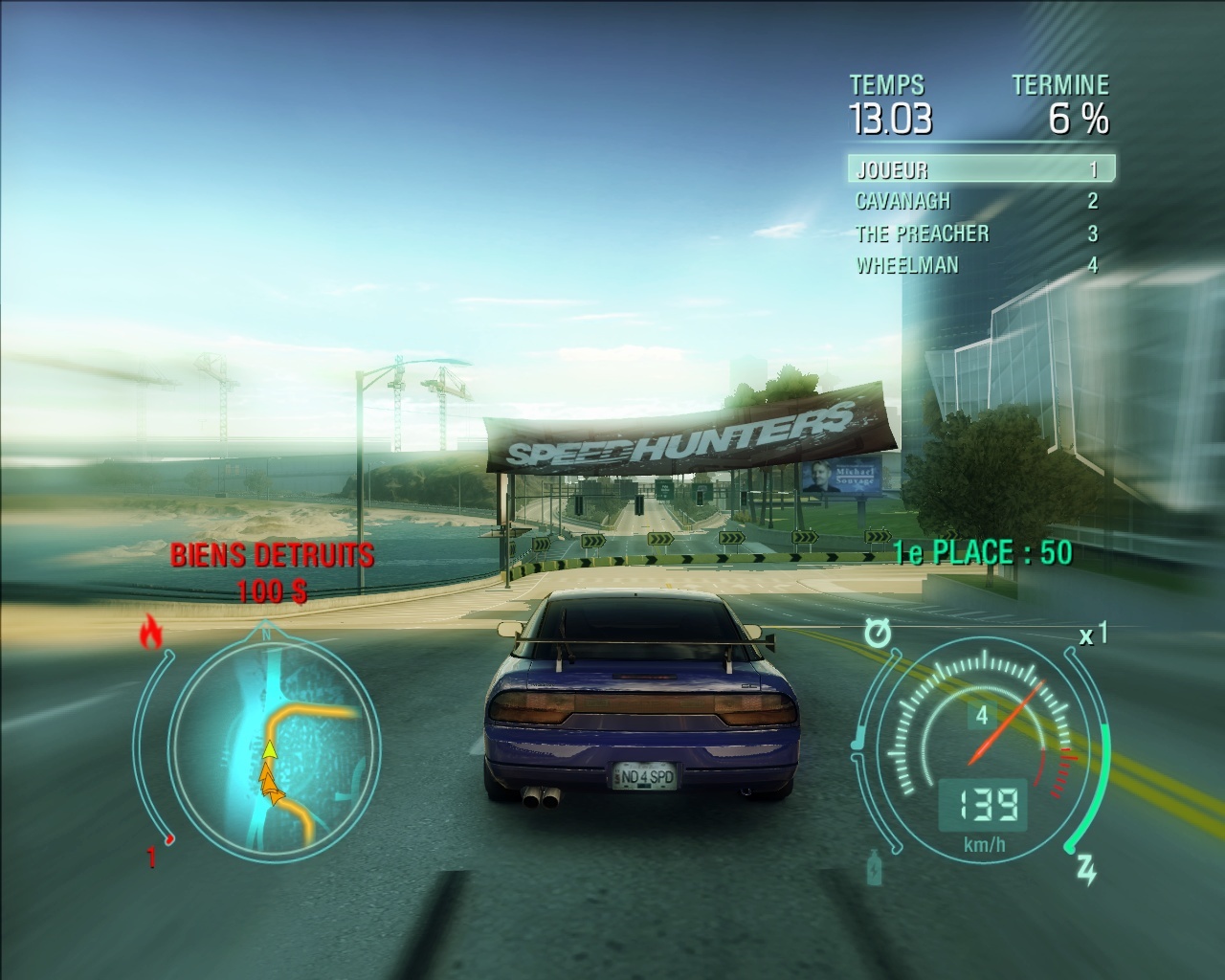
Task: Choose THE PREACHER racer row
Action: tap(980, 234)
